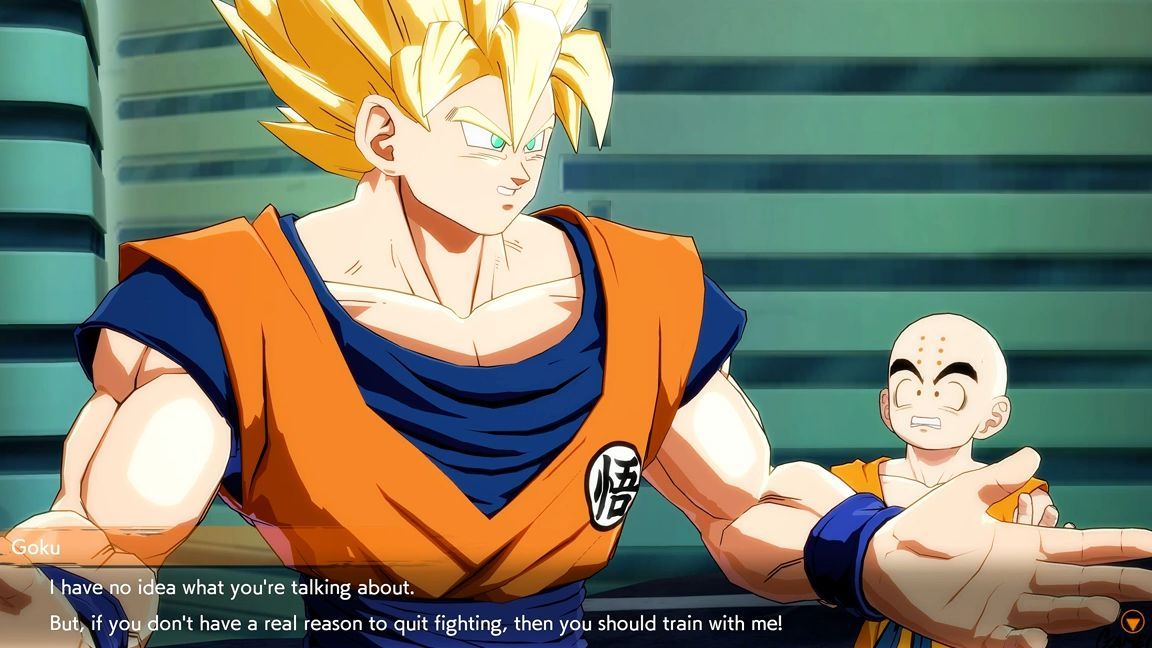Advance dialogue with the orange arrow indicator
Screen dimensions: 1152x648
click(x=1132, y=622)
